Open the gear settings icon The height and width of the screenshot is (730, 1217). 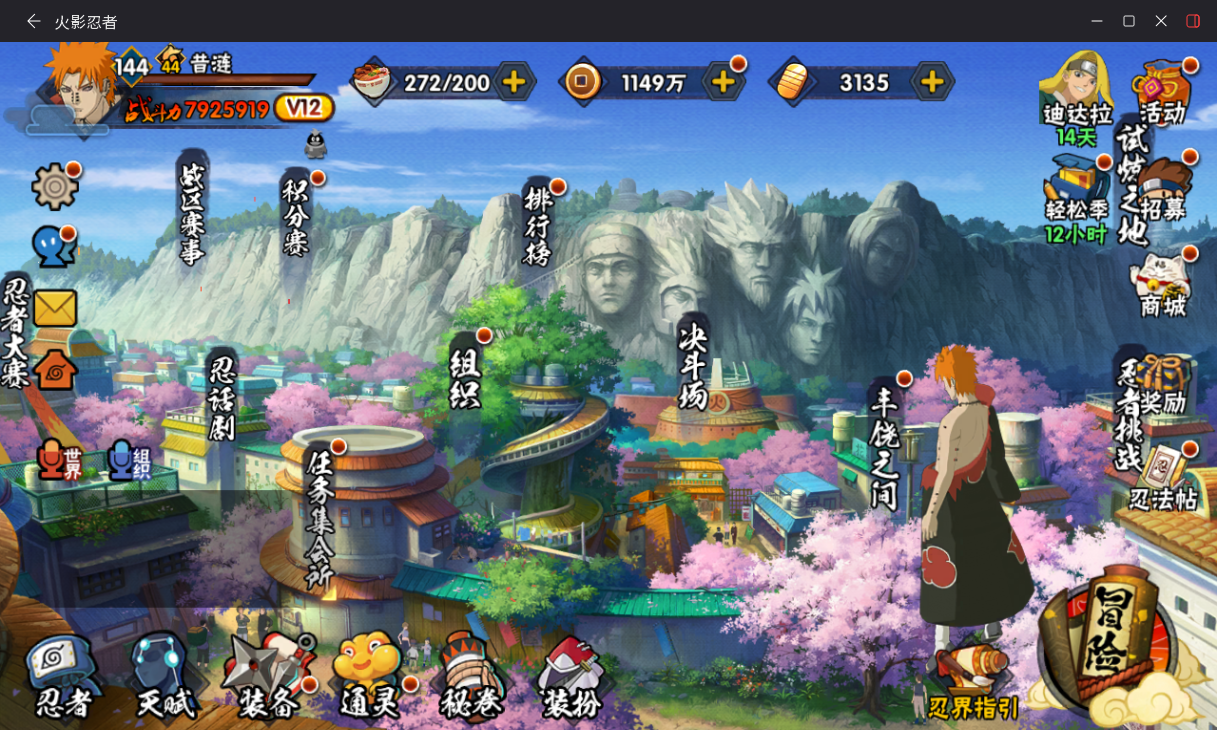(x=54, y=187)
